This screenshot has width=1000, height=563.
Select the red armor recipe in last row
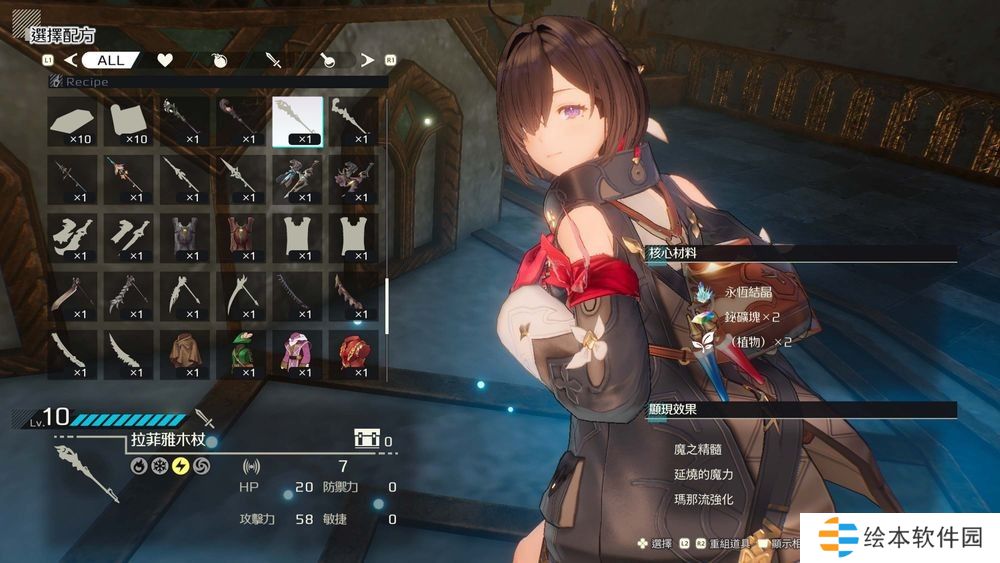point(353,354)
